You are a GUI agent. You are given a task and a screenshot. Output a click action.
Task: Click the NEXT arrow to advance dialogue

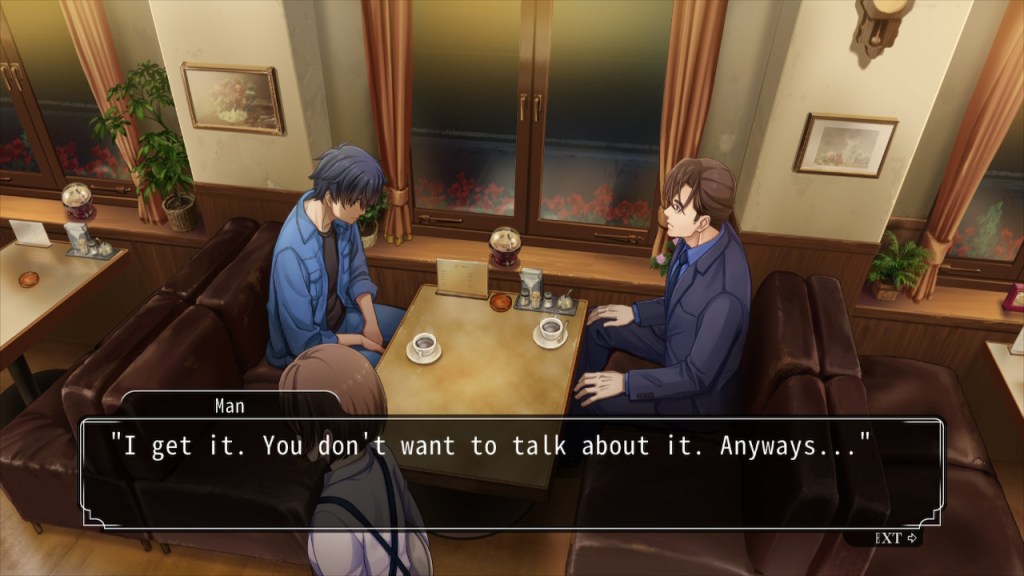click(897, 538)
